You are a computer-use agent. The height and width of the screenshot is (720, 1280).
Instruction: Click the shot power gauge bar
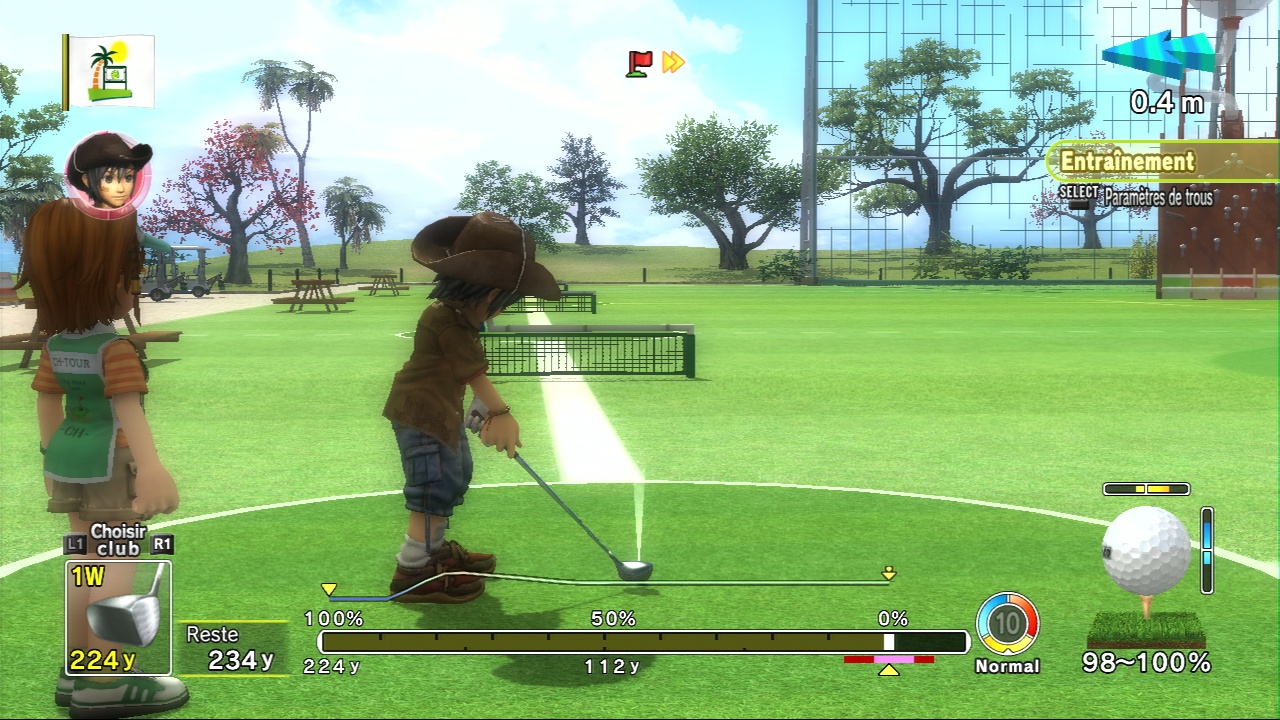pos(643,642)
